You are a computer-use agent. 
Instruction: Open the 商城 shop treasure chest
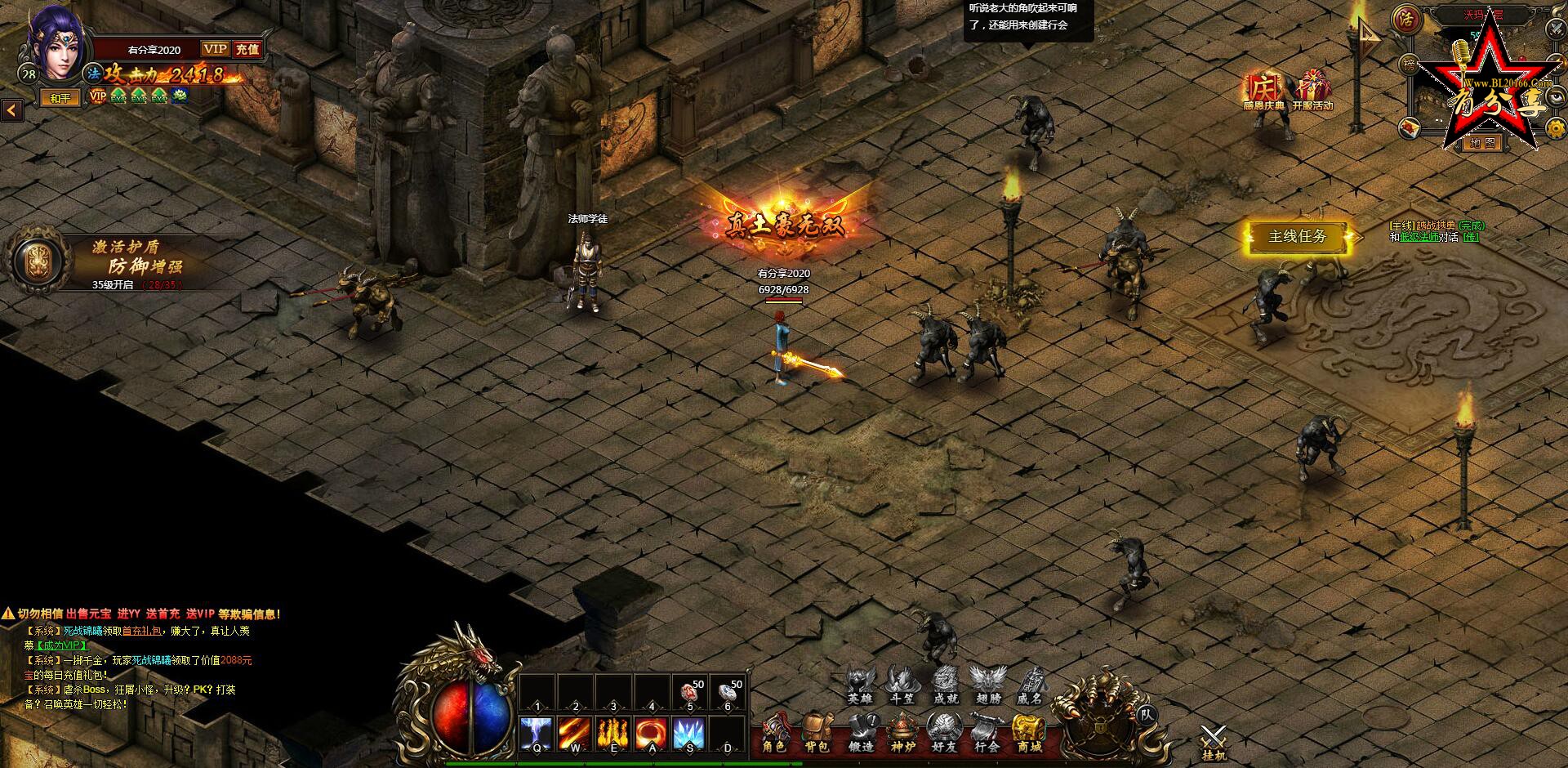click(x=1029, y=731)
